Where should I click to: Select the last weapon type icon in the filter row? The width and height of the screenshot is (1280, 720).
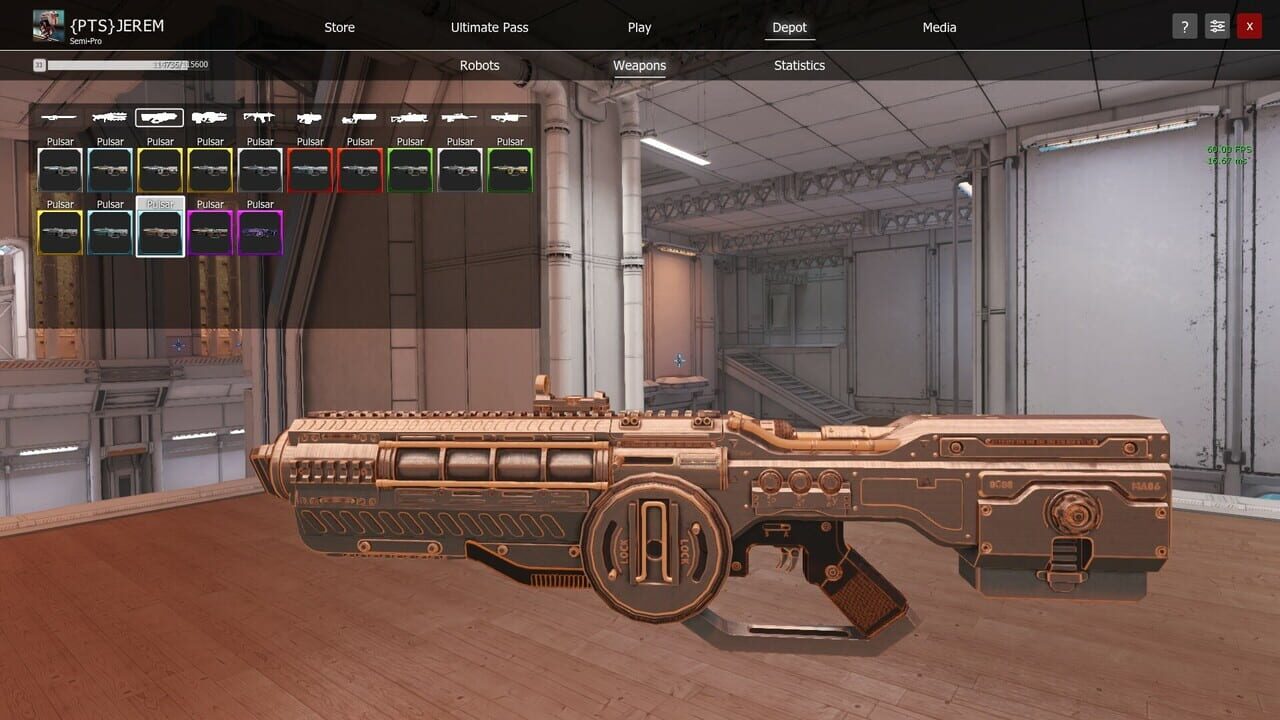(x=508, y=117)
